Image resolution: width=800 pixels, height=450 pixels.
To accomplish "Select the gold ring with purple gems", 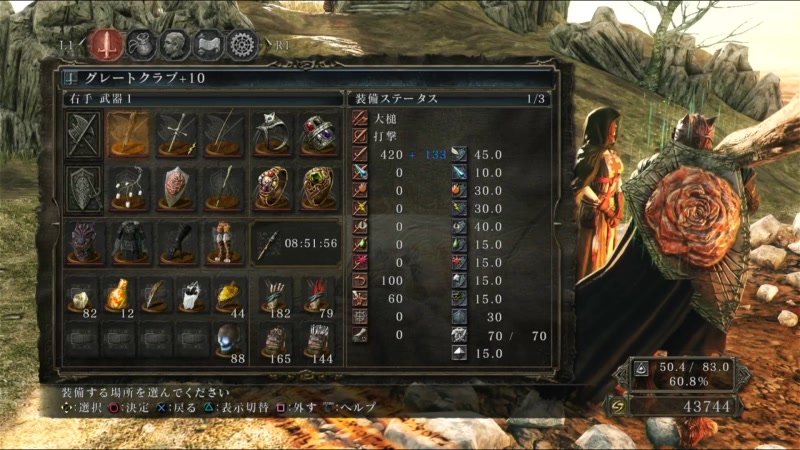I will (272, 187).
